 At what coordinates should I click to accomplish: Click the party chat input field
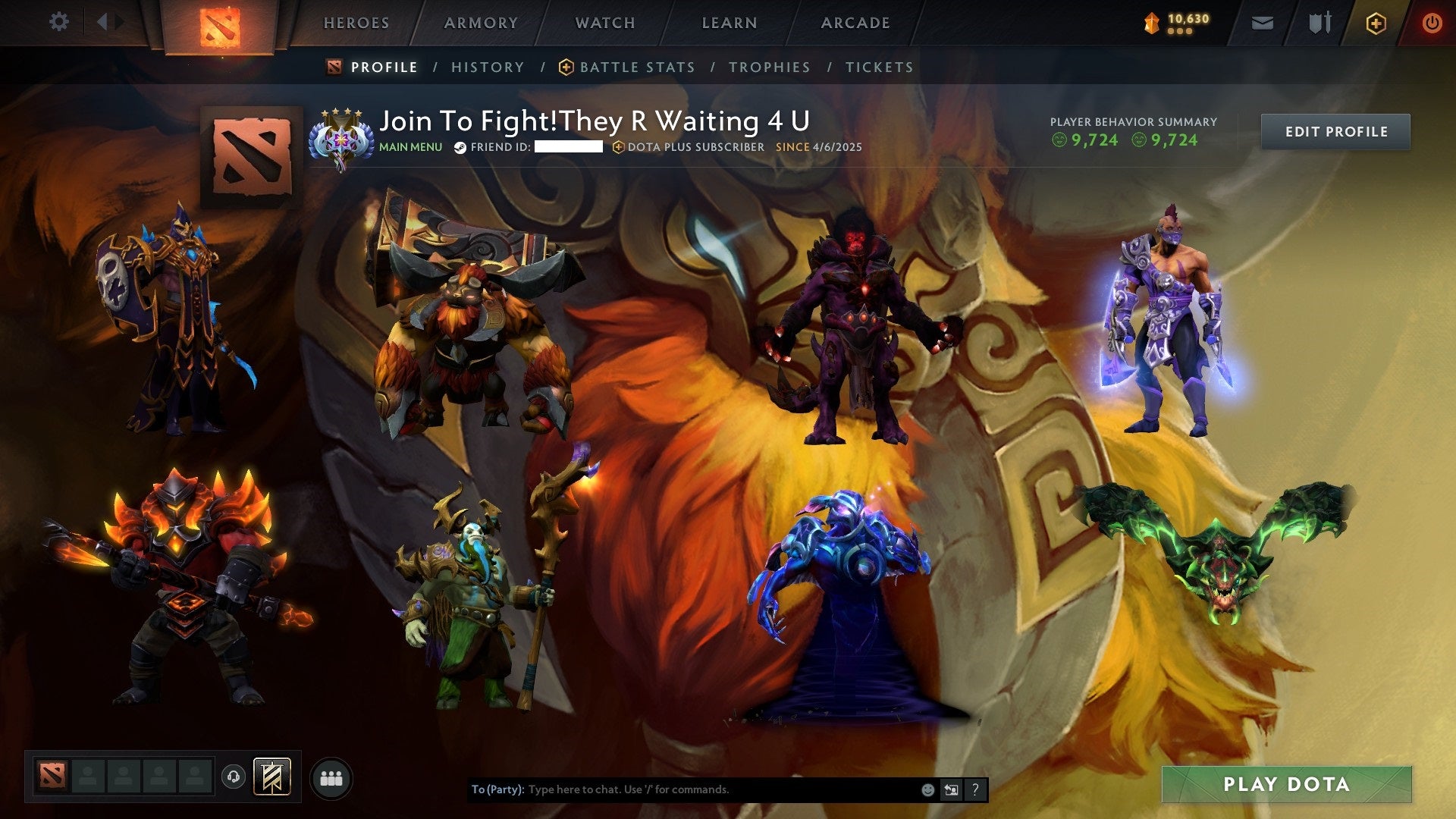[x=682, y=789]
